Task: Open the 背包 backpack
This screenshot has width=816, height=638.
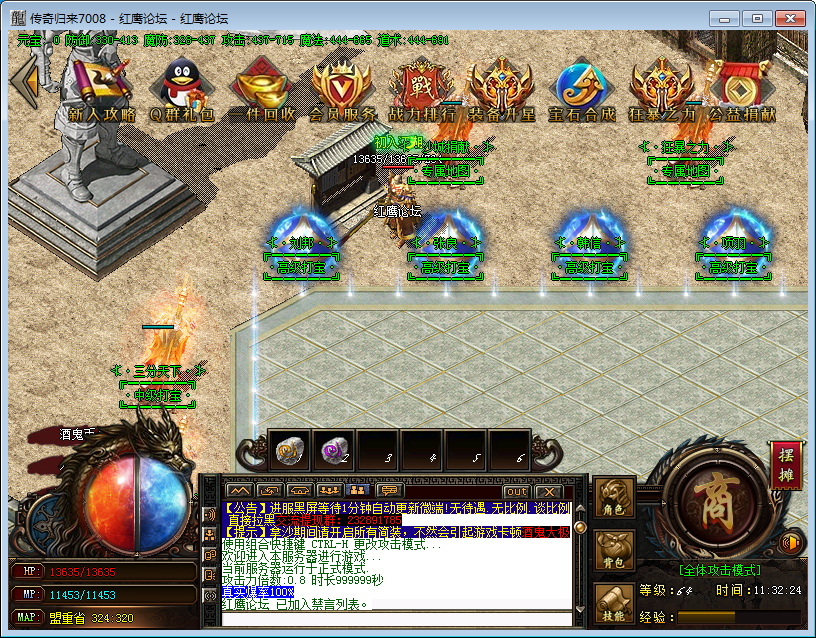Action: pyautogui.click(x=615, y=551)
